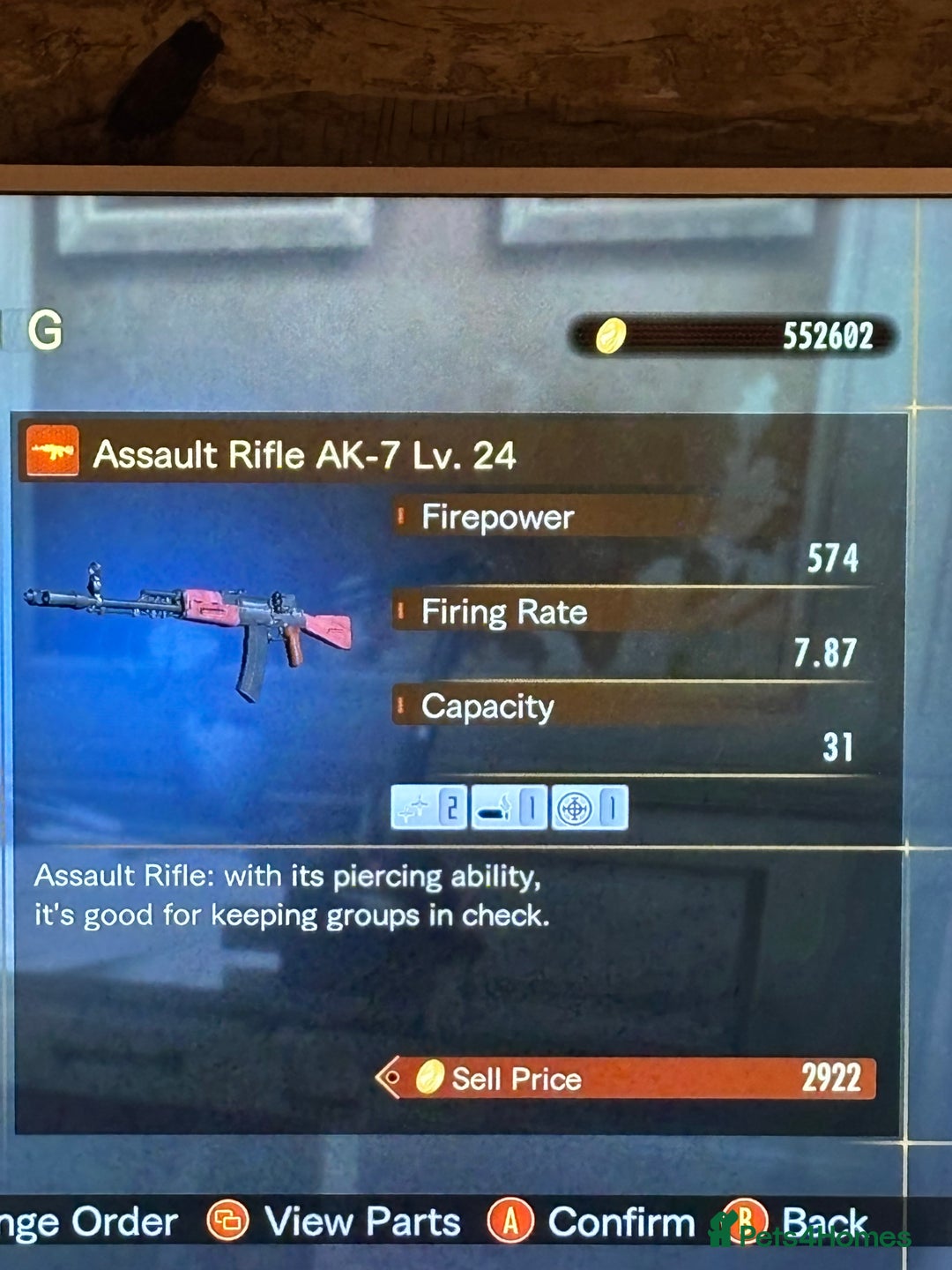Select the Assault Rifle AK-7 Lv. 24 title row
Viewport: 952px width, 1270px height.
pos(304,455)
